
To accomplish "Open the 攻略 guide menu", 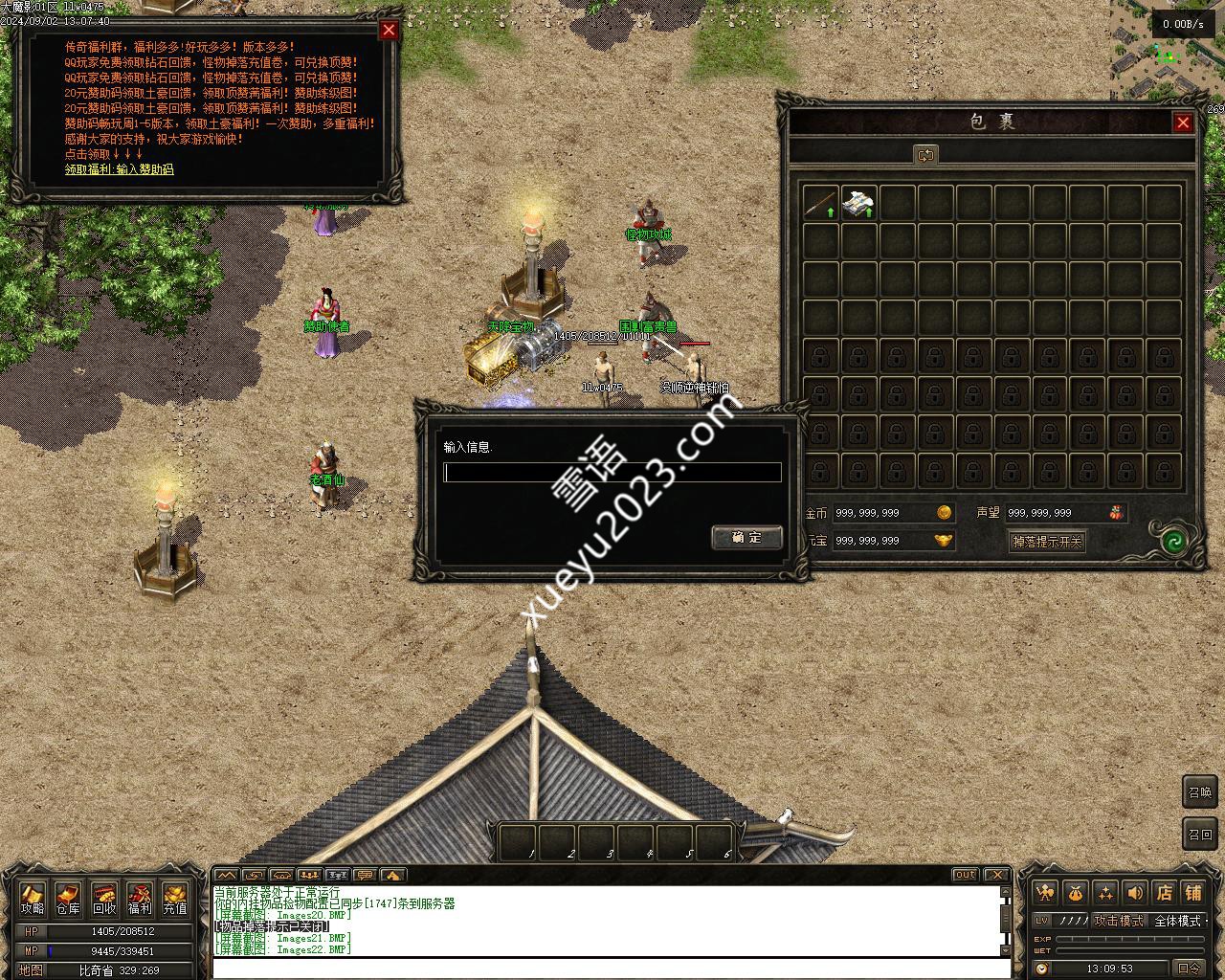I will 33,900.
